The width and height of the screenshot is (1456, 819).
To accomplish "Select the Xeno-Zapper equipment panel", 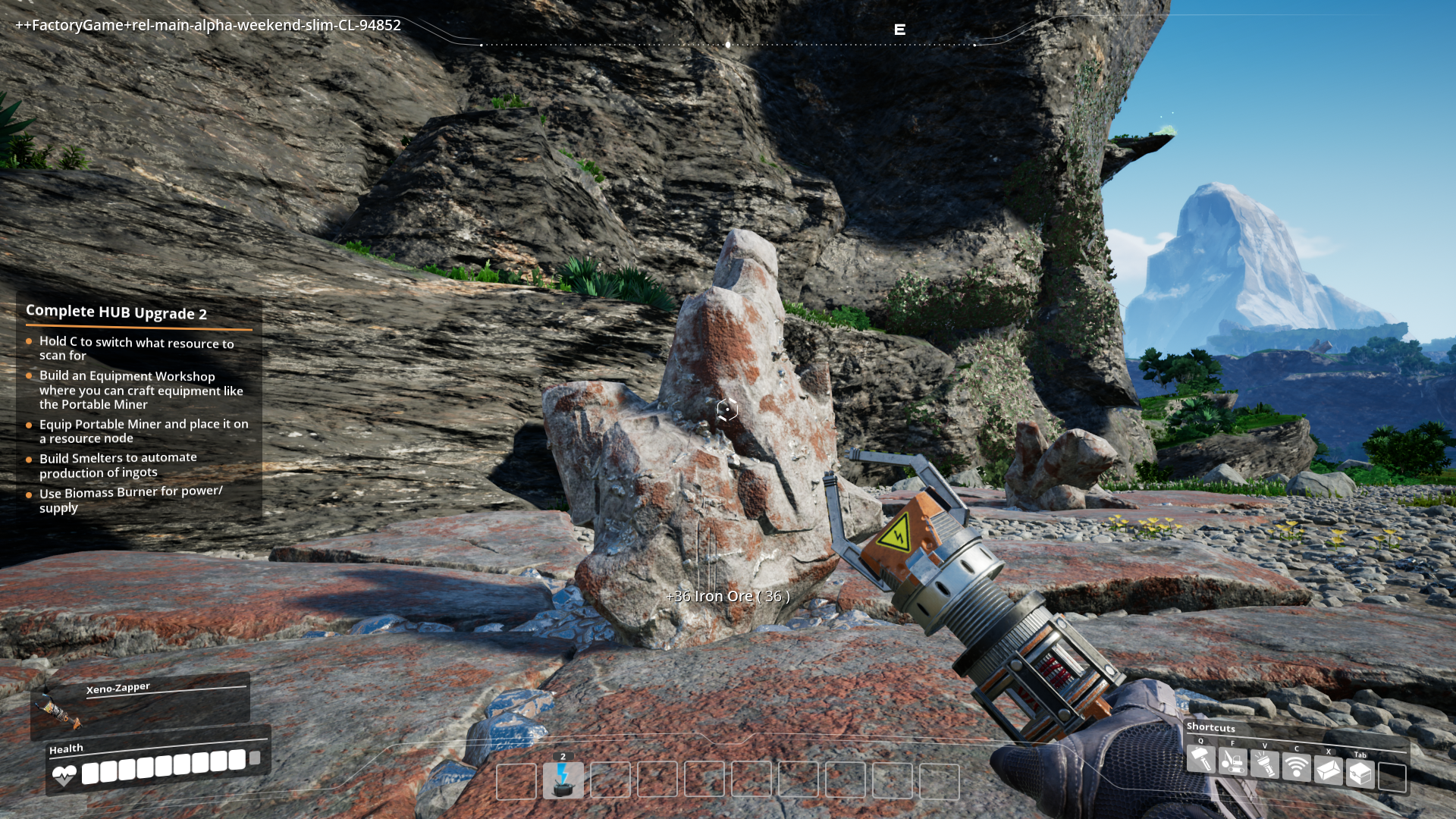I will click(140, 704).
